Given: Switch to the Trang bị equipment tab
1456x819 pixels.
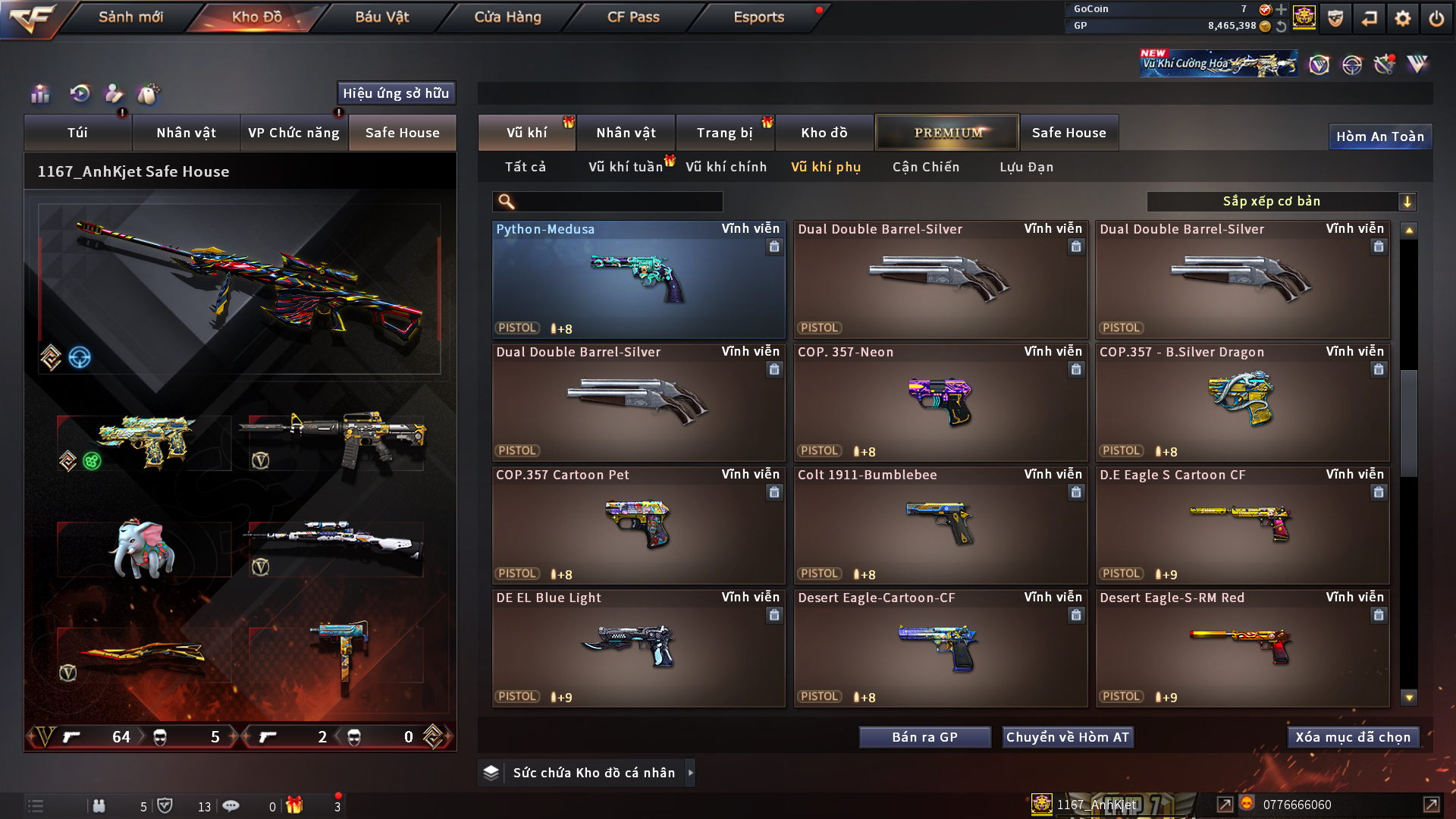Looking at the screenshot, I should pyautogui.click(x=724, y=133).
